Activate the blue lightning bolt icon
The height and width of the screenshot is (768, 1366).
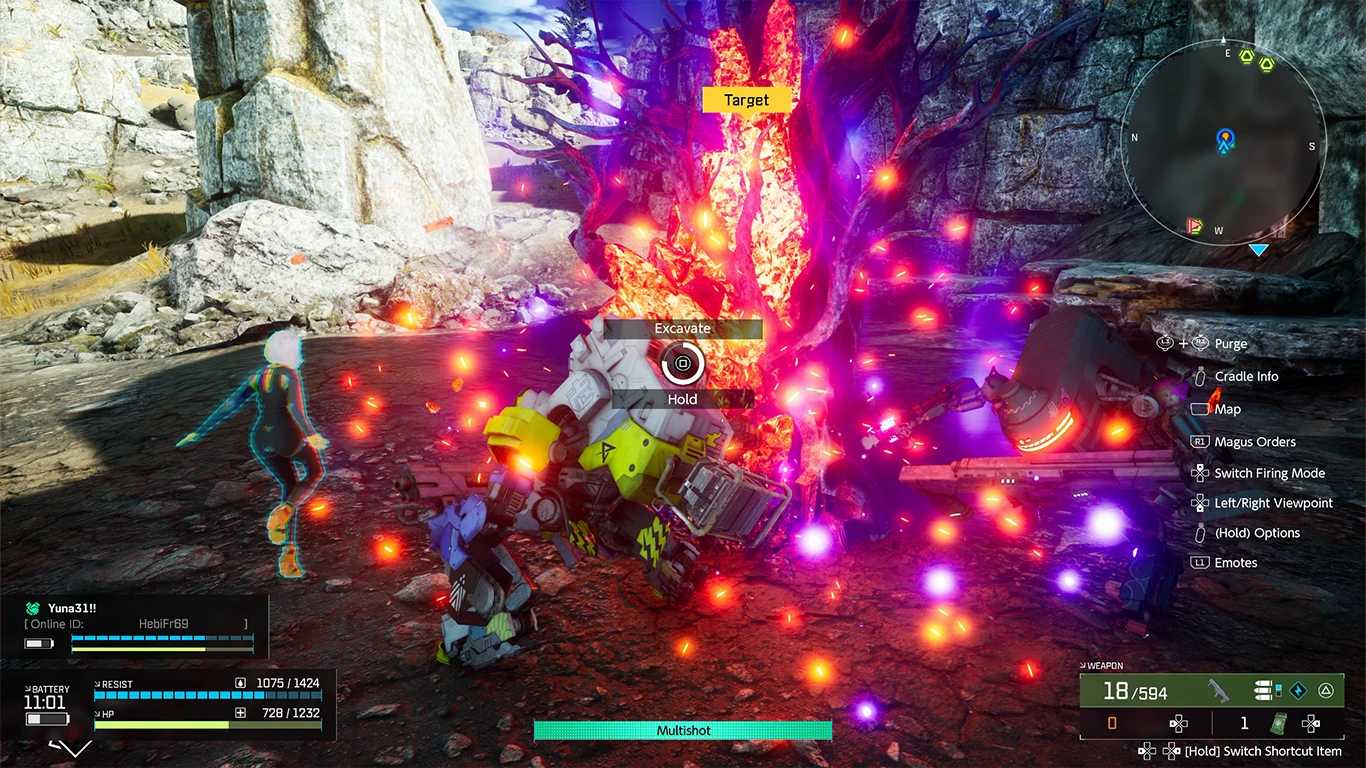(x=1297, y=690)
